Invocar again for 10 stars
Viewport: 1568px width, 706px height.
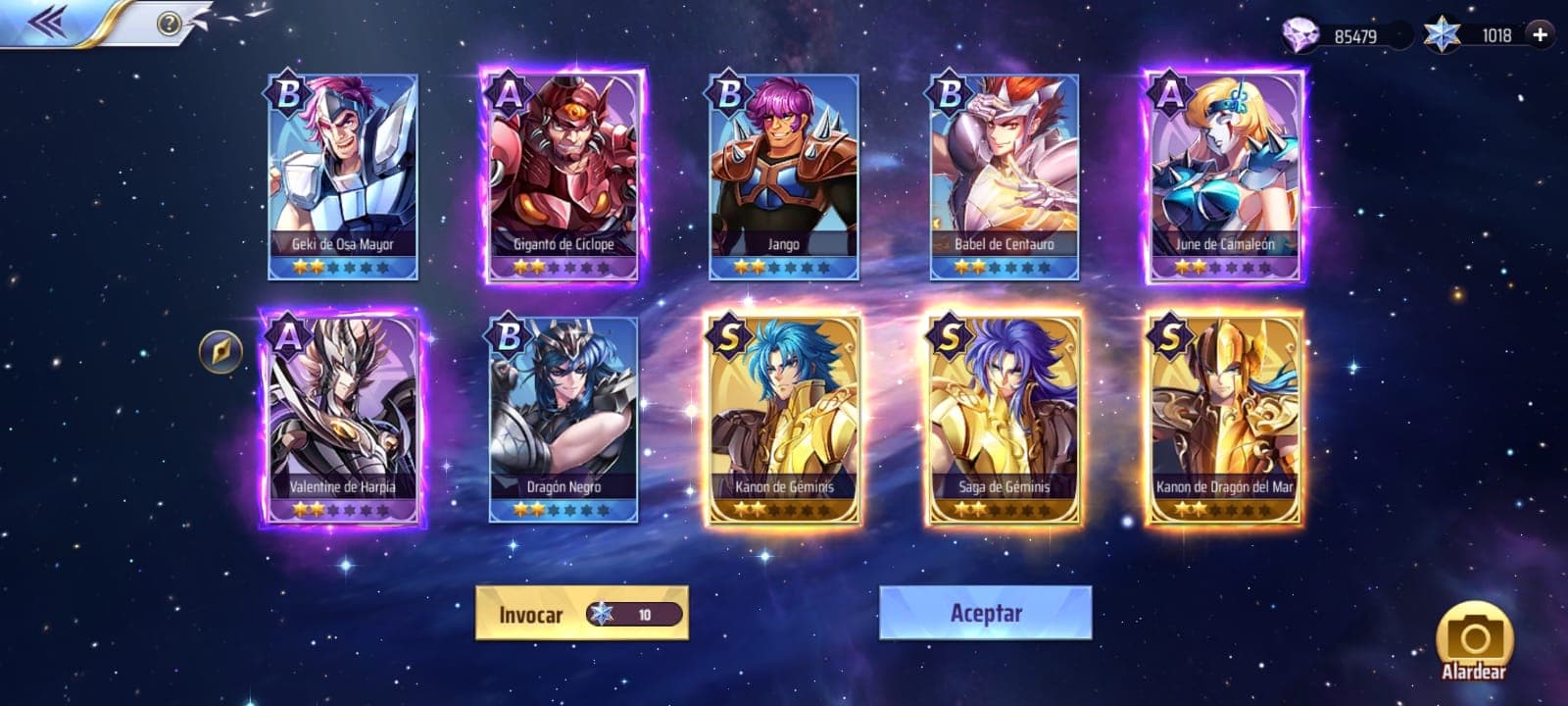click(582, 614)
